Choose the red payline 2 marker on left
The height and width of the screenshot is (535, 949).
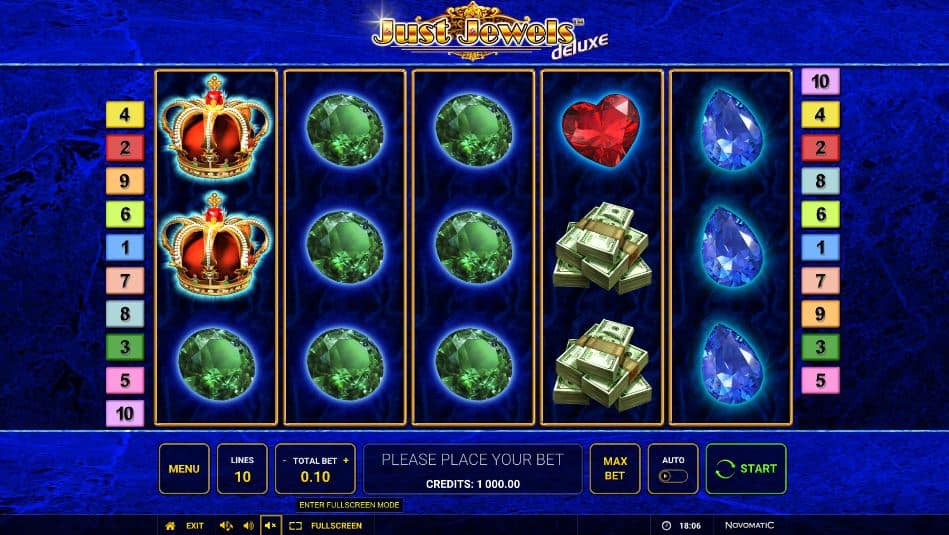click(x=125, y=148)
